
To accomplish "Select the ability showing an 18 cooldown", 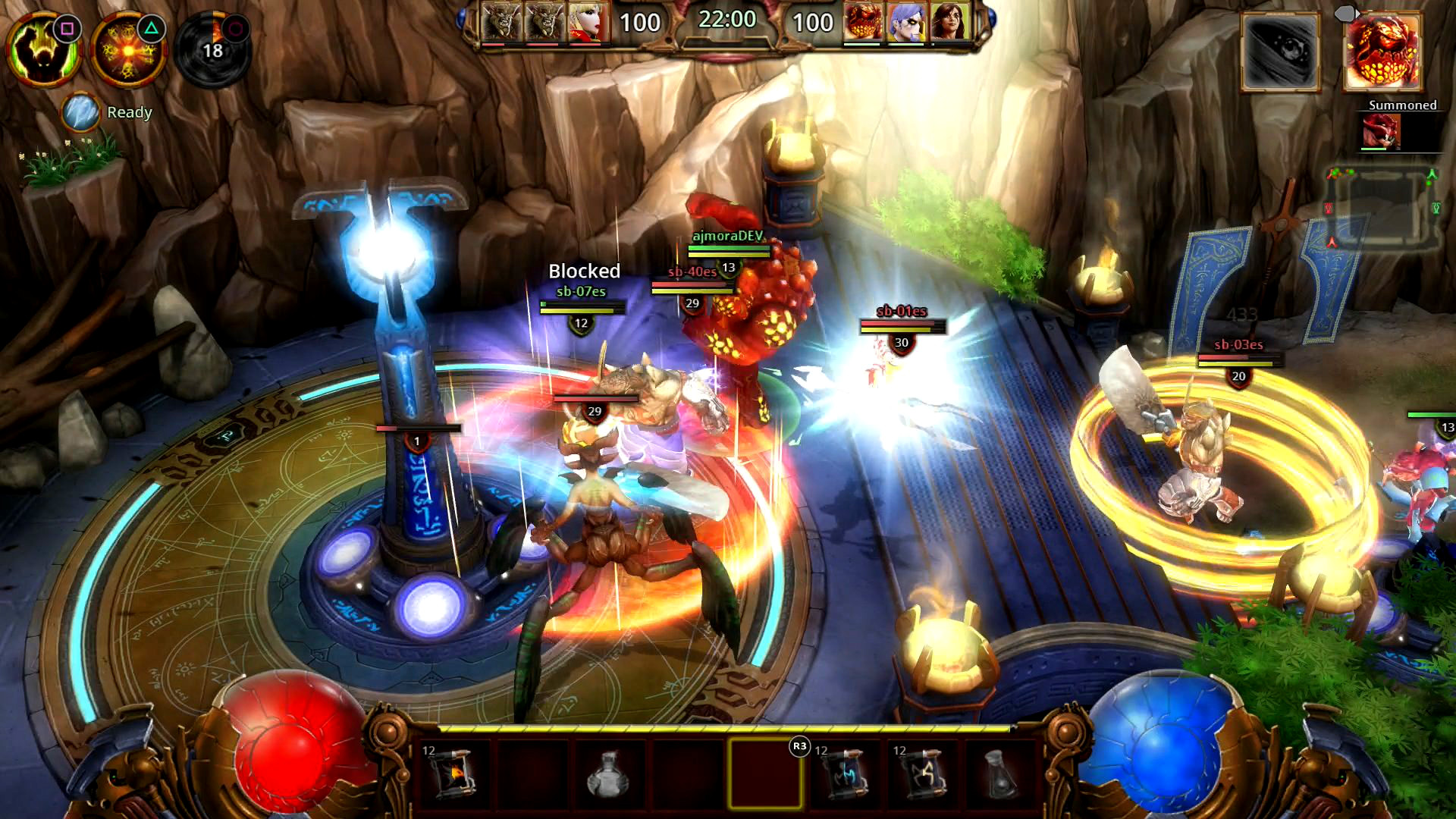I will pyautogui.click(x=213, y=50).
